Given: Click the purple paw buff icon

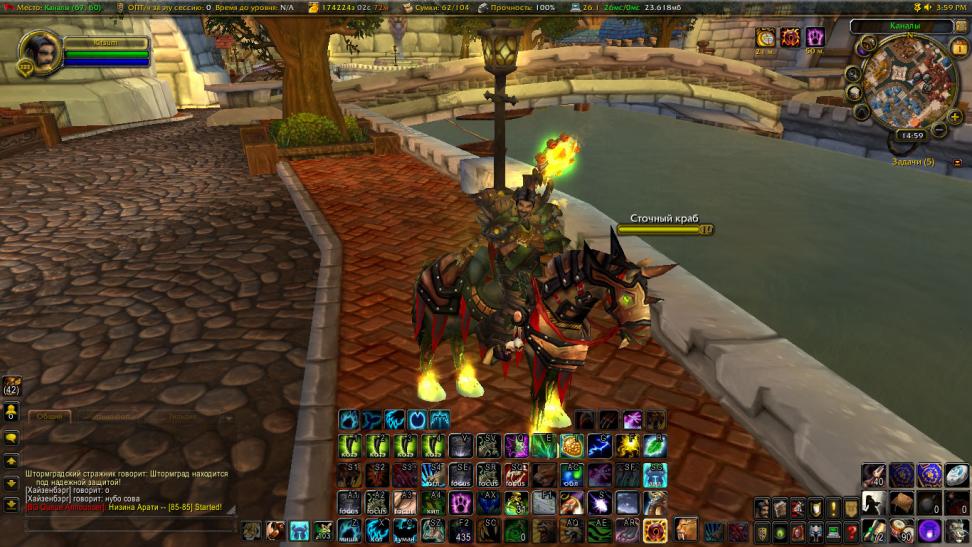Looking at the screenshot, I should click(x=815, y=38).
